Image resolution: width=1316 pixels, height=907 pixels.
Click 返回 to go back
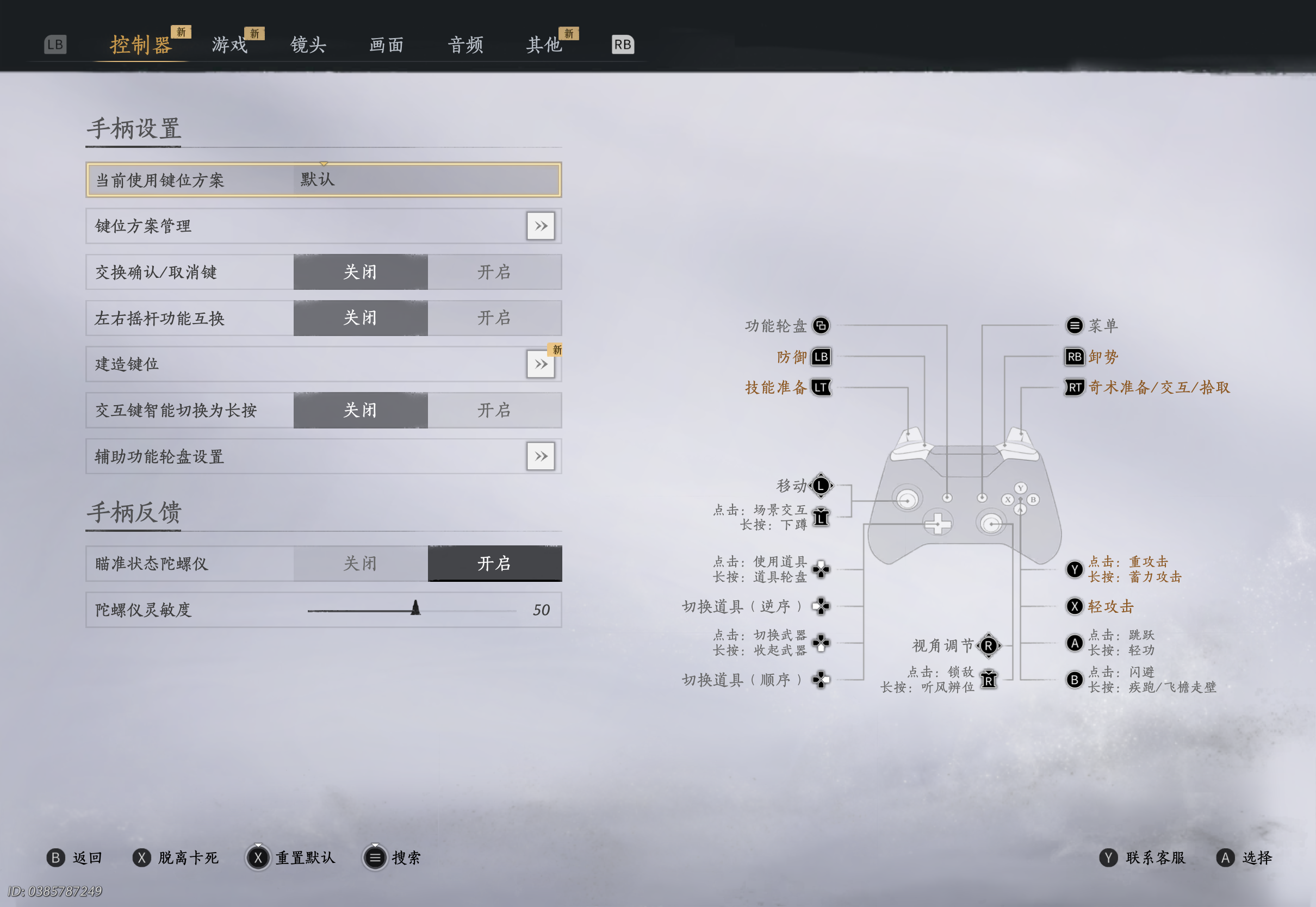point(74,858)
